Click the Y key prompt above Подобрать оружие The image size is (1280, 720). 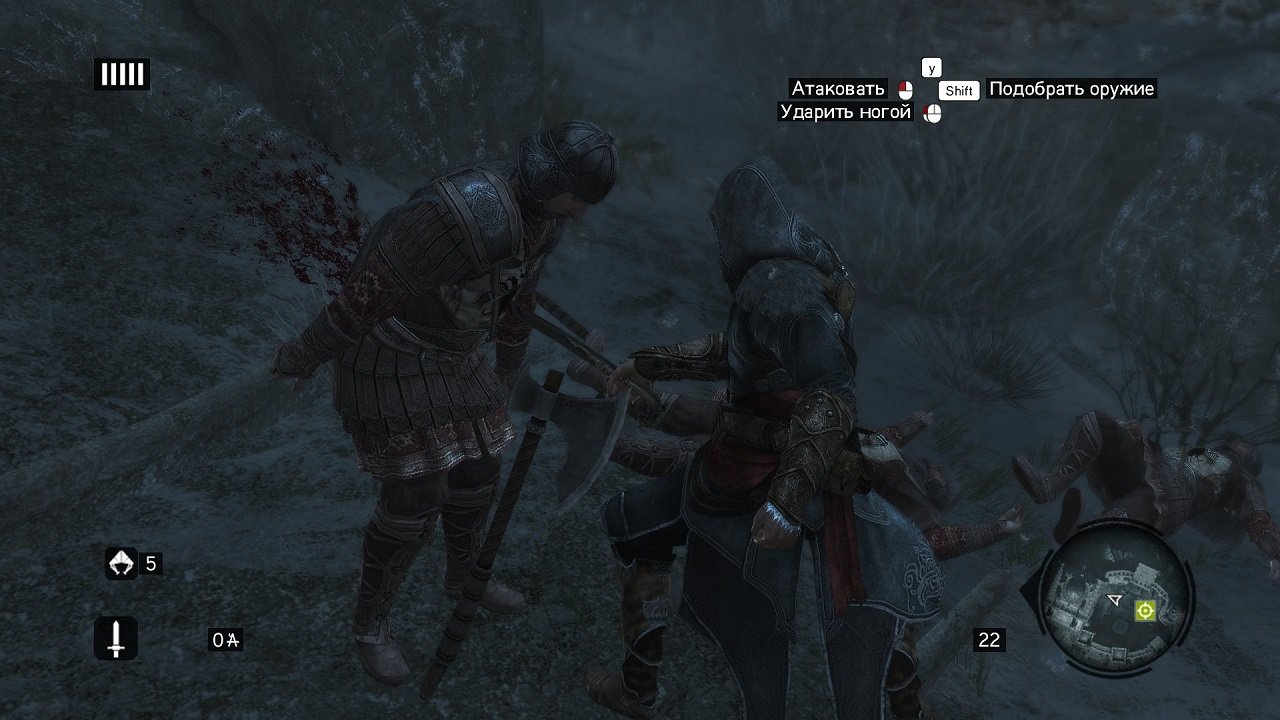[x=932, y=68]
